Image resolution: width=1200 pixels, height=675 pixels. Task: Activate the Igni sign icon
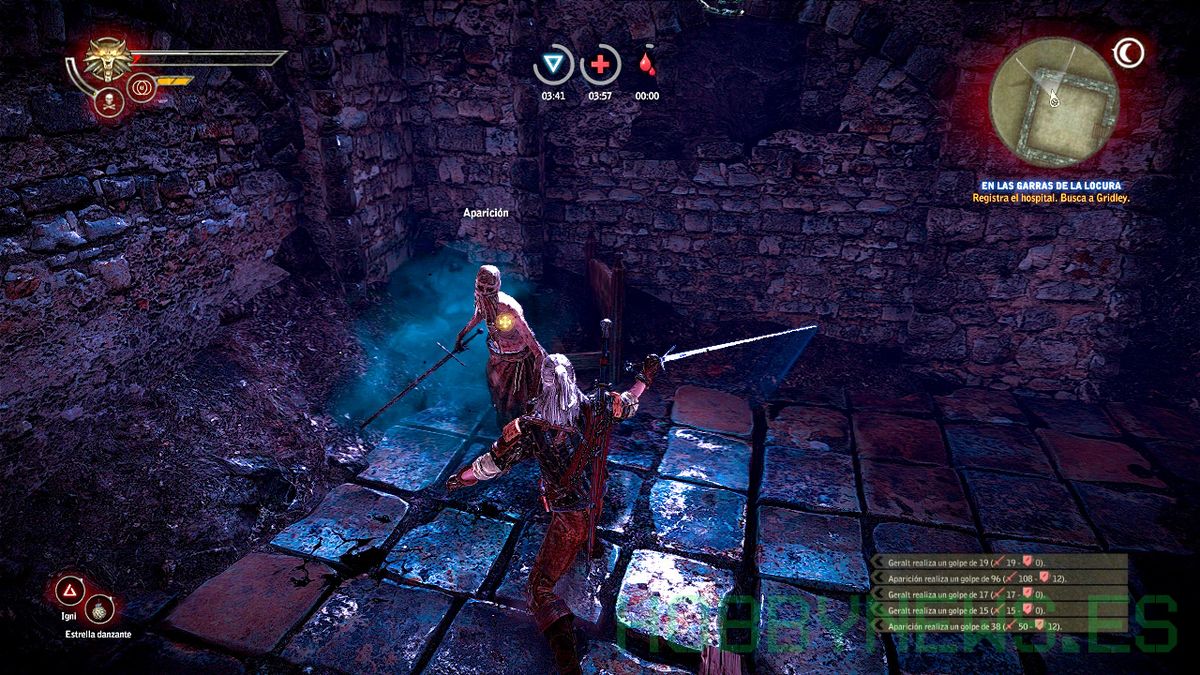tap(70, 592)
